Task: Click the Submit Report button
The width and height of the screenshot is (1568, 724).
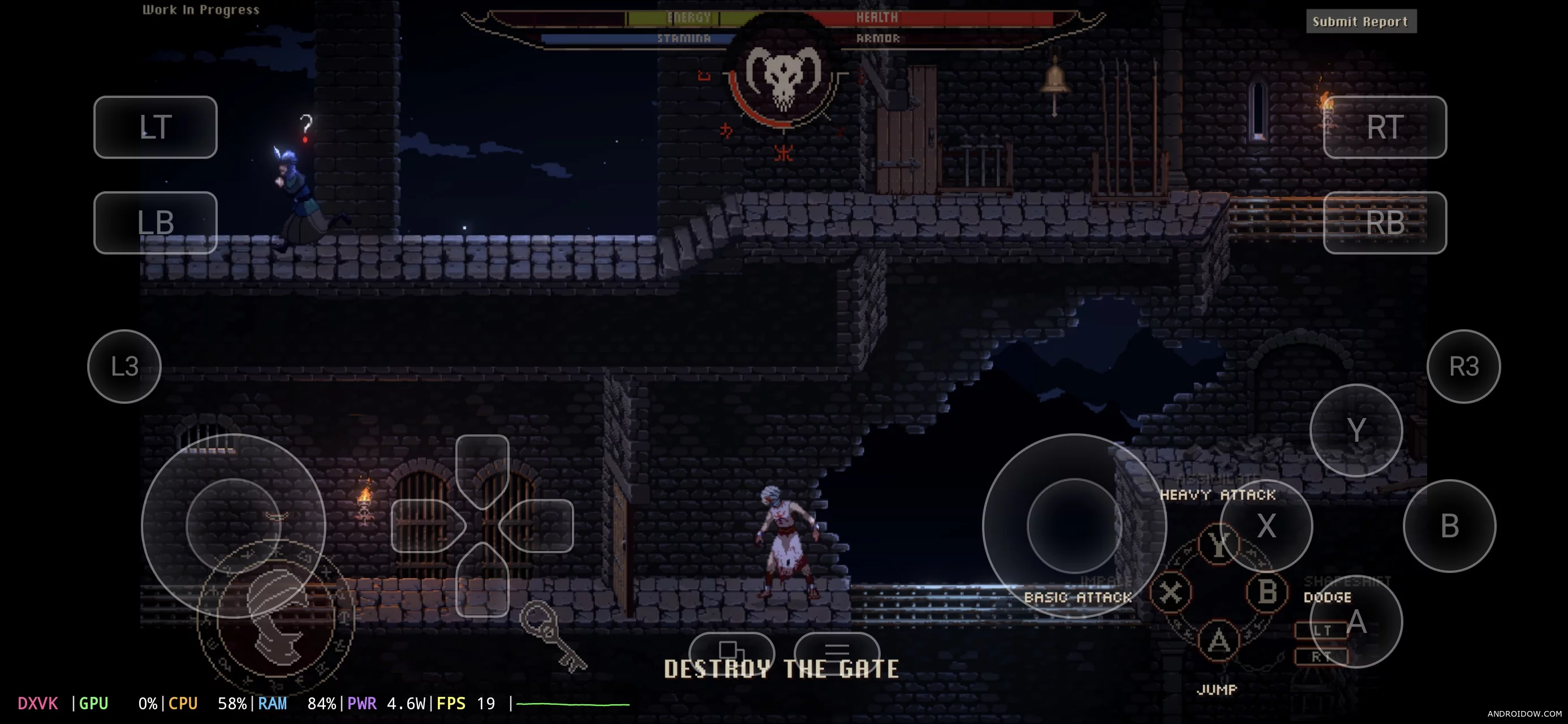Action: (1360, 22)
